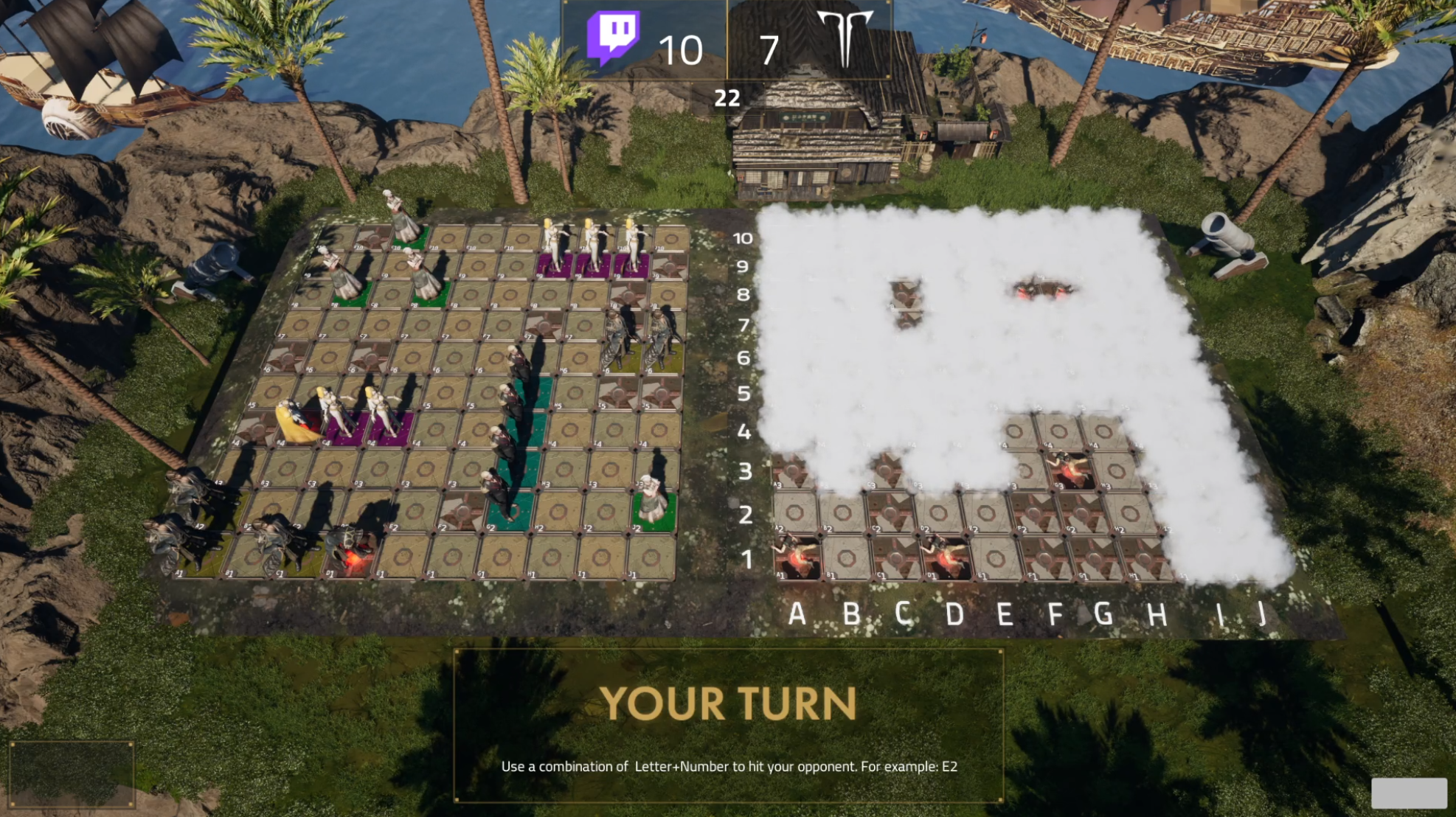
Task: Click the hit tile A1 on the opponent's grid
Action: click(x=797, y=557)
